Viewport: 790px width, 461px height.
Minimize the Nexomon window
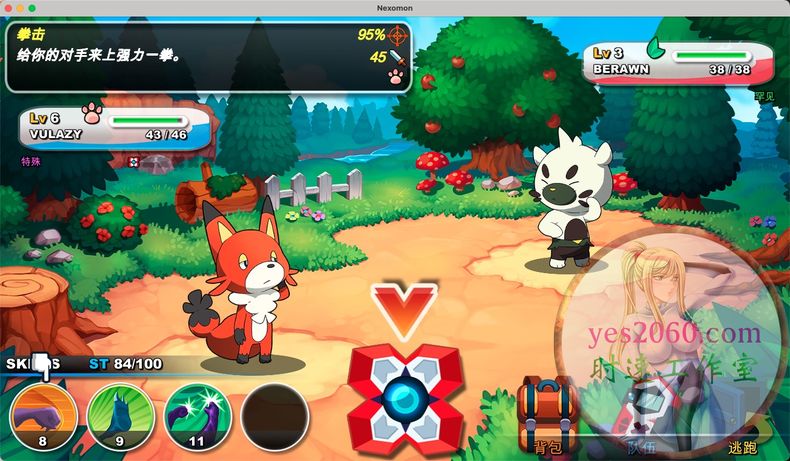20,7
